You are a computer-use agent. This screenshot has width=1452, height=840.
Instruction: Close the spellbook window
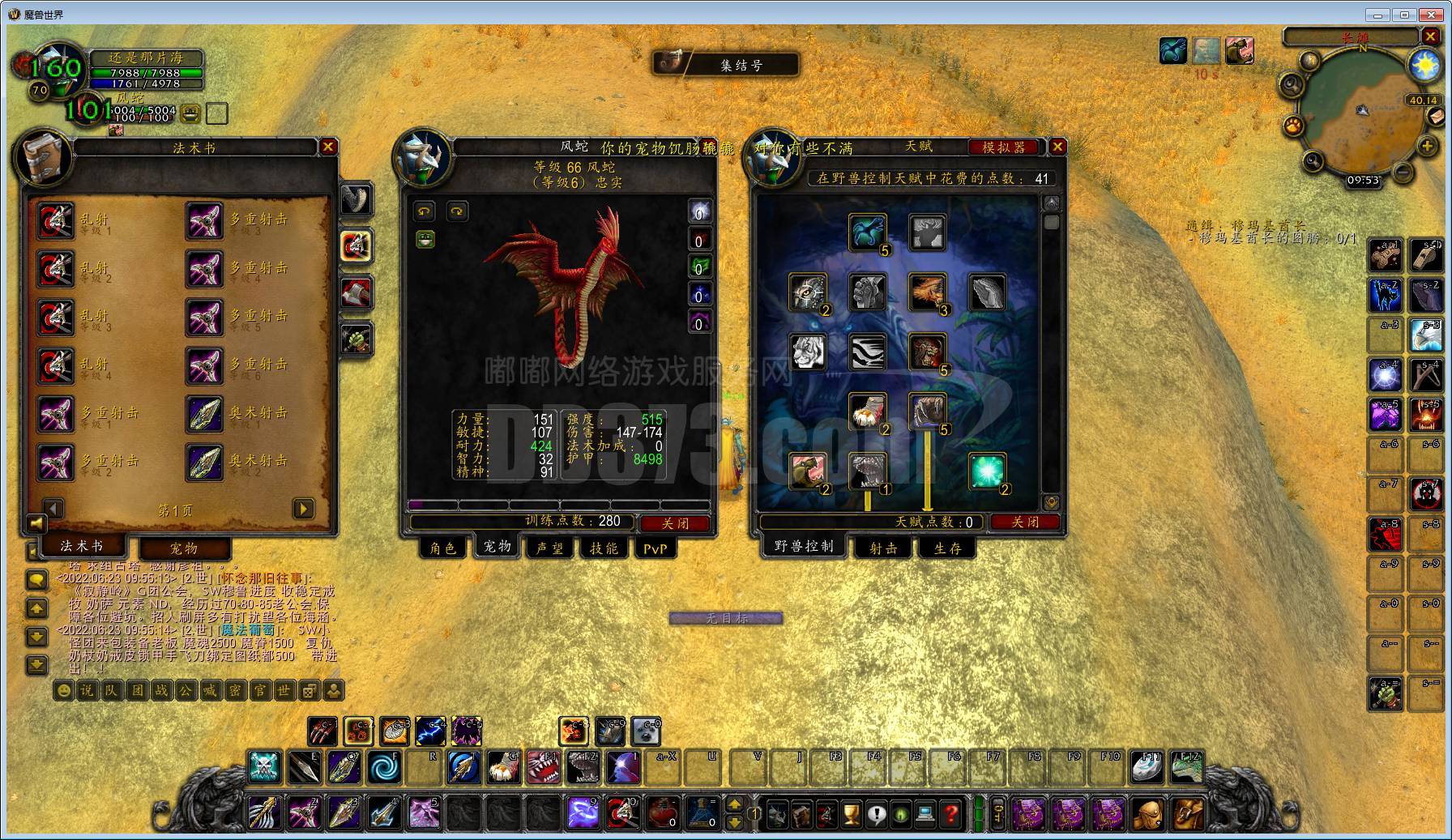[327, 147]
